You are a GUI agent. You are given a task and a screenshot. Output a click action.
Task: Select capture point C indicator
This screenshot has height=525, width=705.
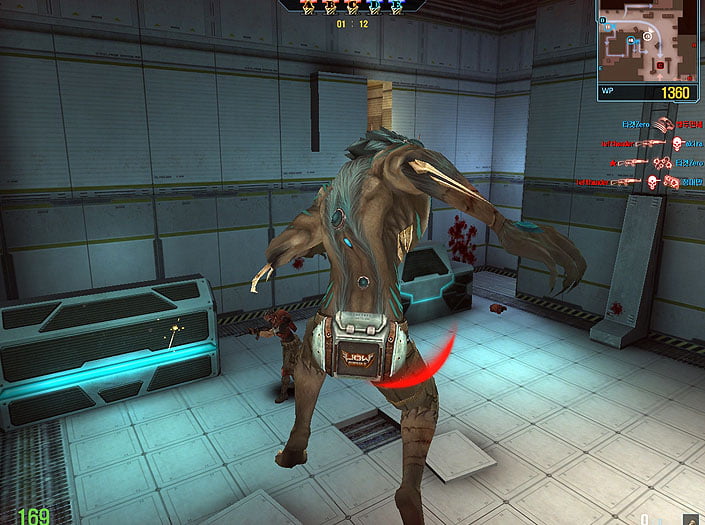[351, 6]
